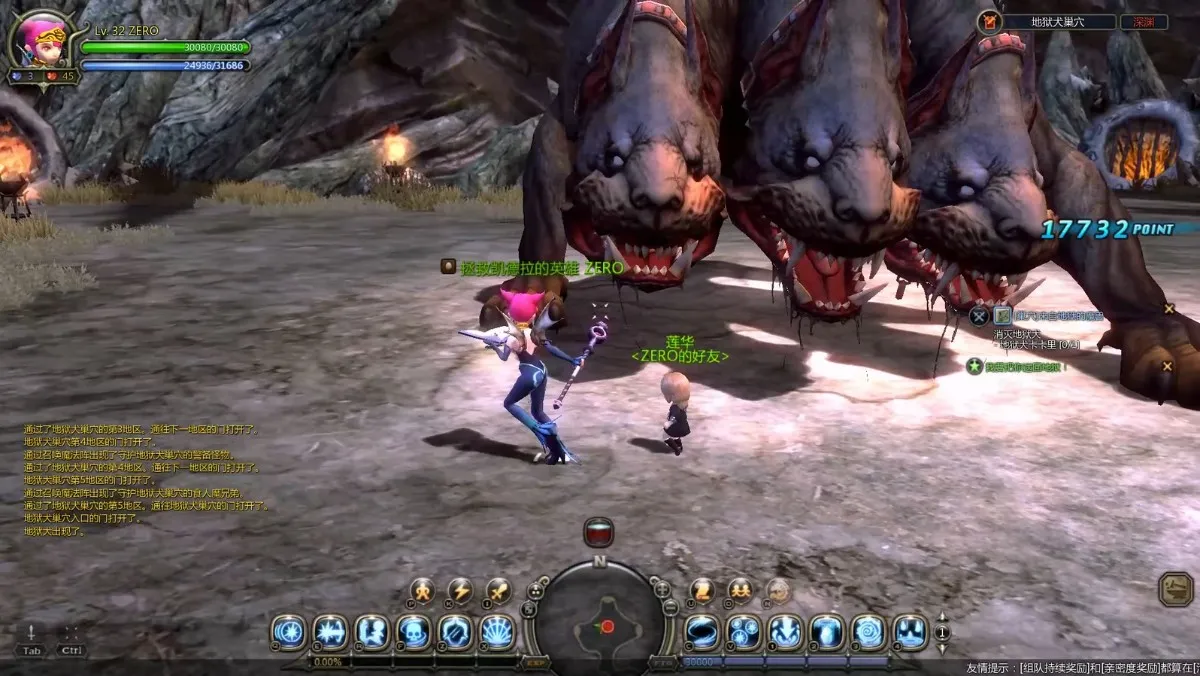
Task: Use the fan-shaped burst skill
Action: tap(498, 632)
